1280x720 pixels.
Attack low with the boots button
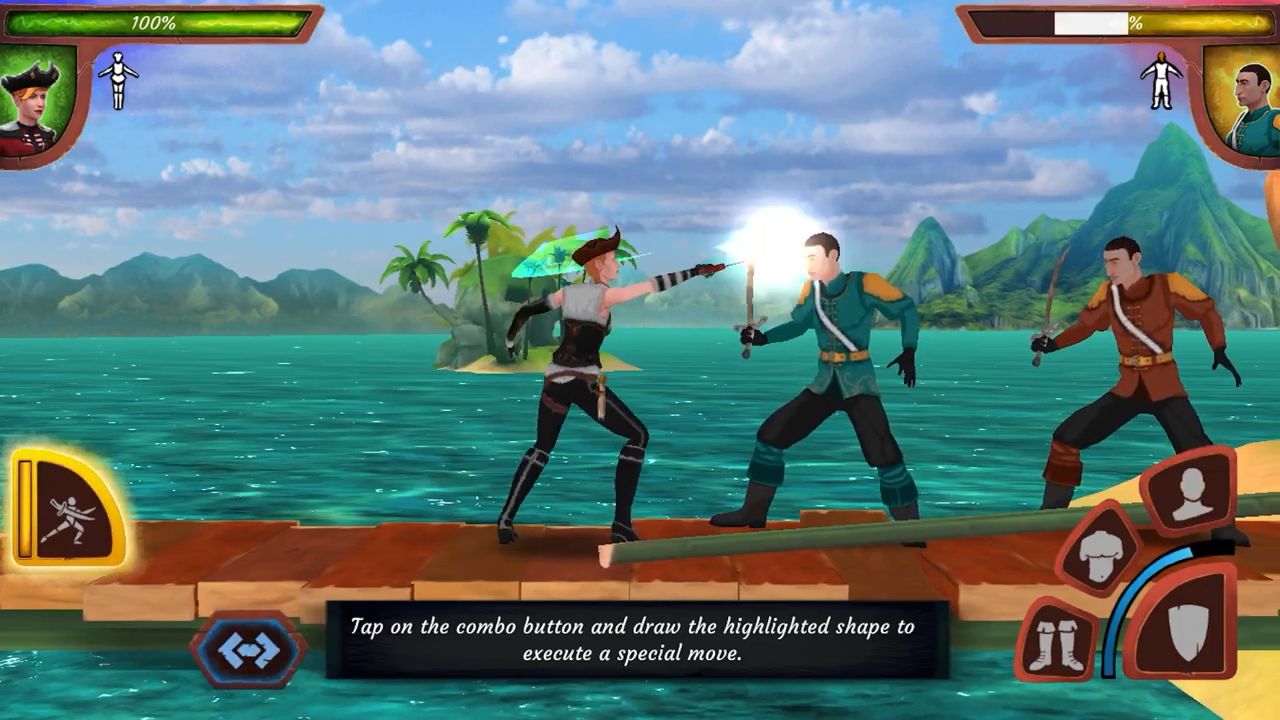pyautogui.click(x=1057, y=641)
